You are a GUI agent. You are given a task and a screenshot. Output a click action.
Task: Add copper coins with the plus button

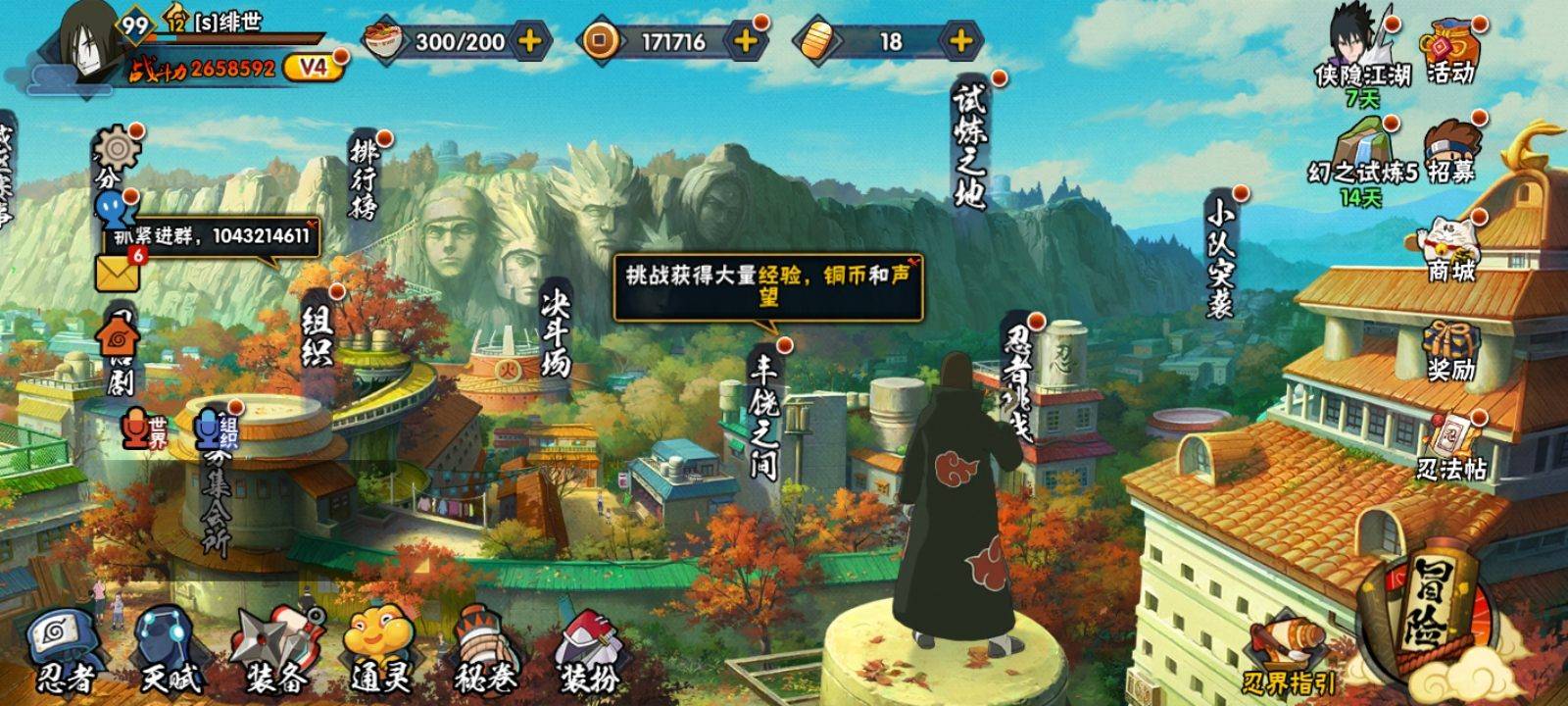tap(746, 41)
